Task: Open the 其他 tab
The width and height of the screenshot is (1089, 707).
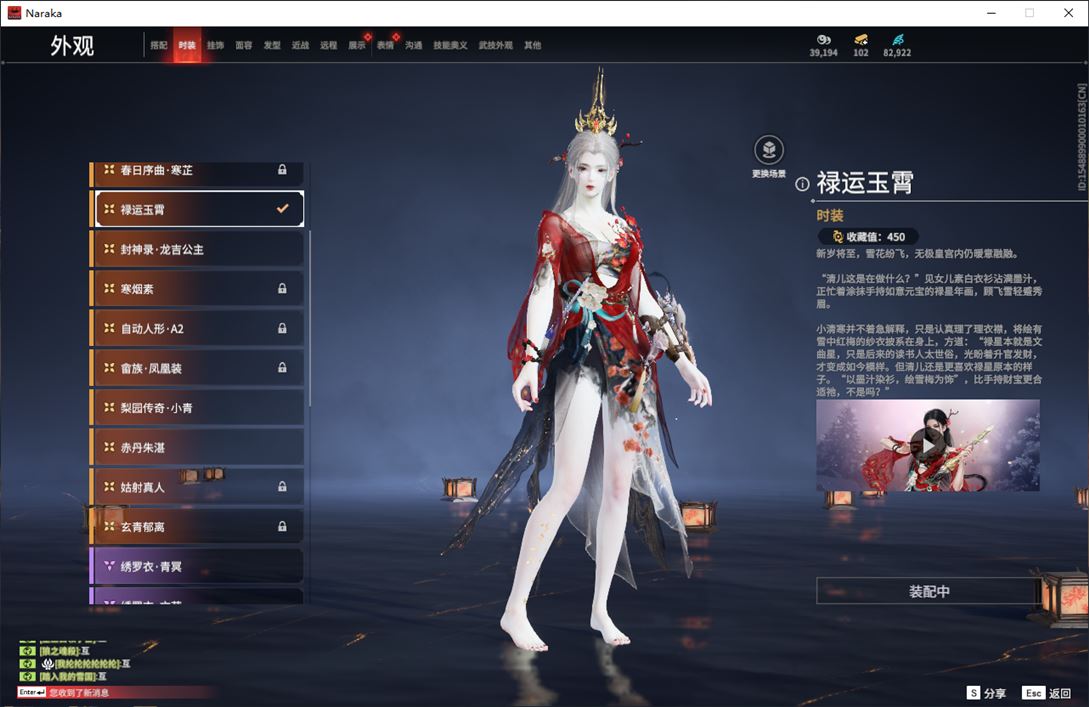Action: tap(532, 46)
